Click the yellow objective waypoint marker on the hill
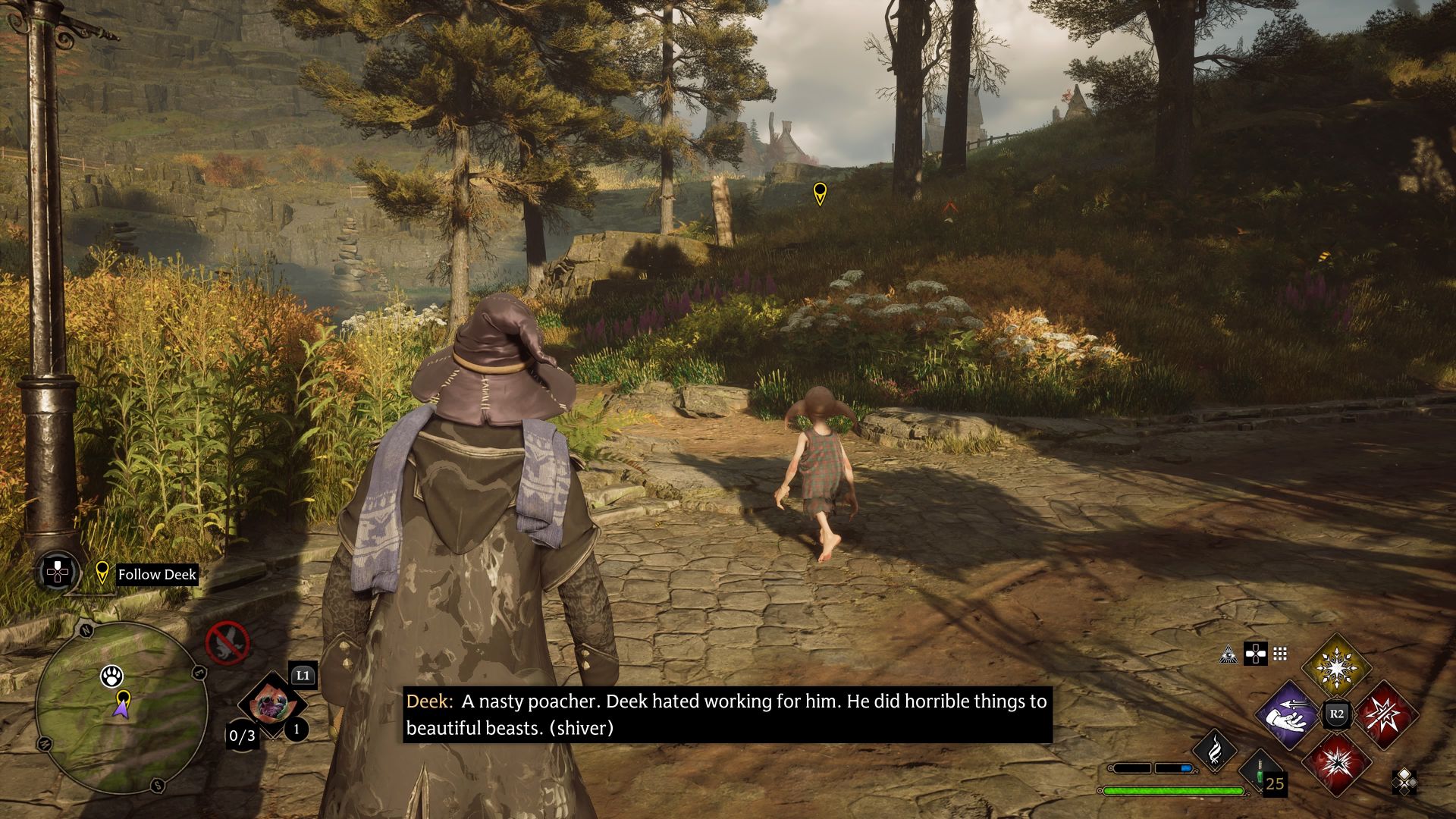The image size is (1456, 819). pyautogui.click(x=820, y=193)
